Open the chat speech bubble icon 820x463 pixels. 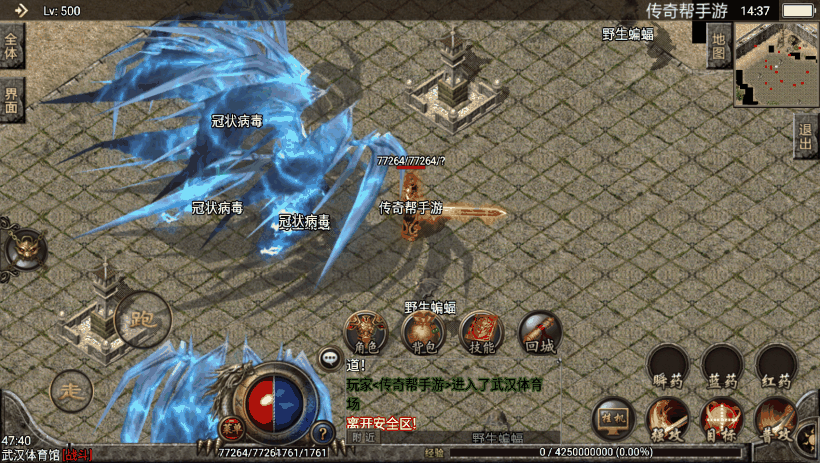(x=329, y=356)
